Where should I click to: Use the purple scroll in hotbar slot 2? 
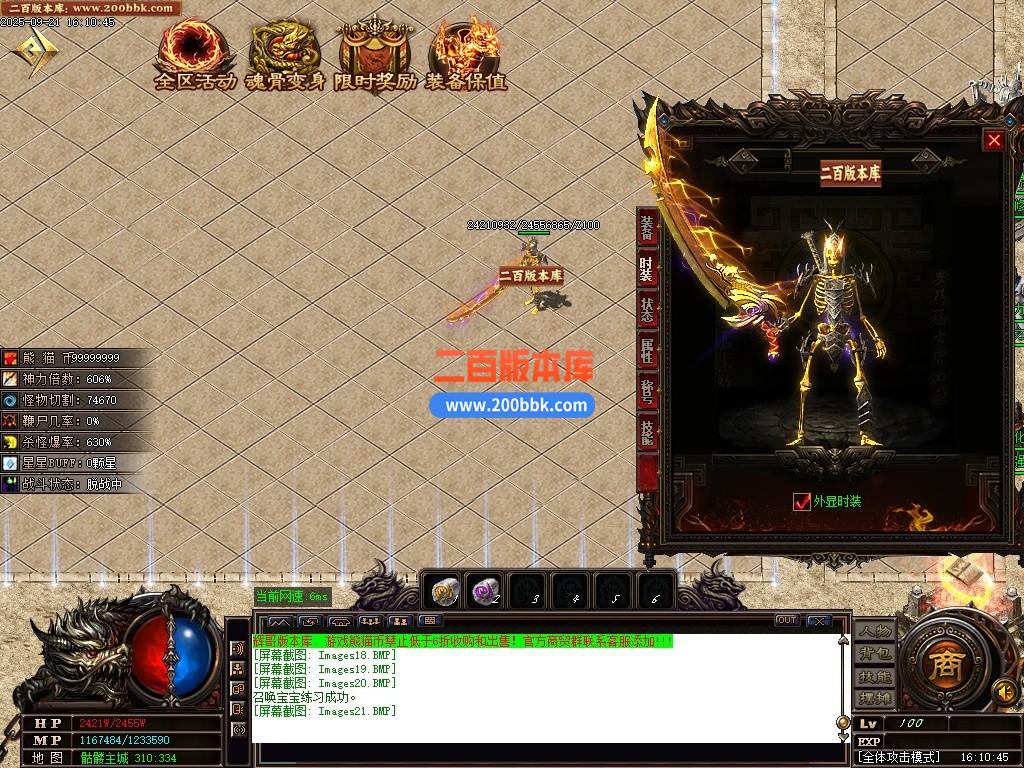click(x=486, y=593)
